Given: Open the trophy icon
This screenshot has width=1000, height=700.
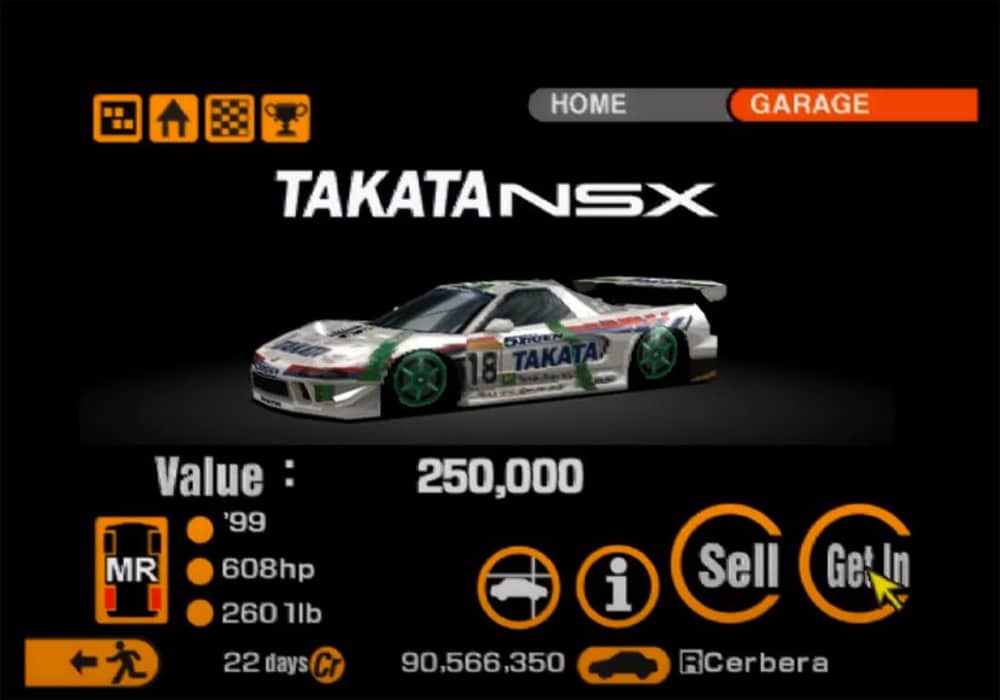Looking at the screenshot, I should [286, 119].
